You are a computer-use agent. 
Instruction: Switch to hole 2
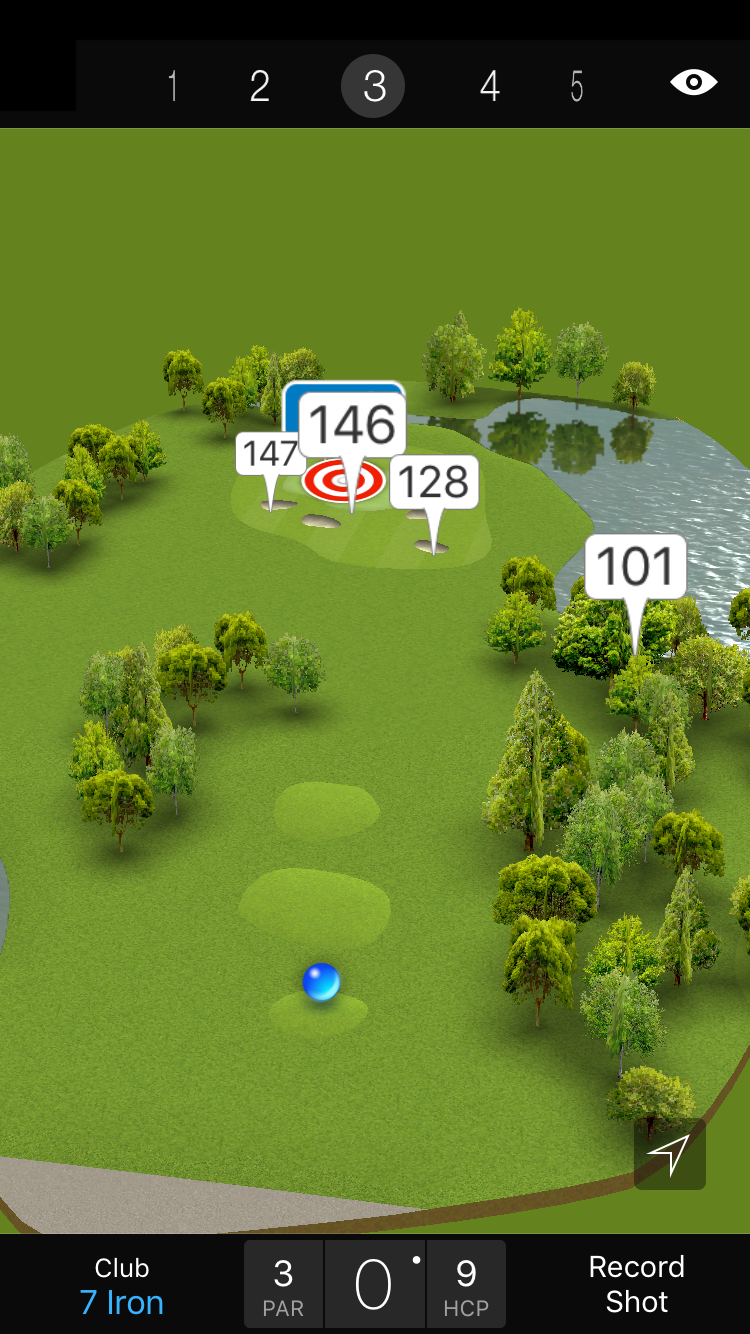[x=260, y=87]
